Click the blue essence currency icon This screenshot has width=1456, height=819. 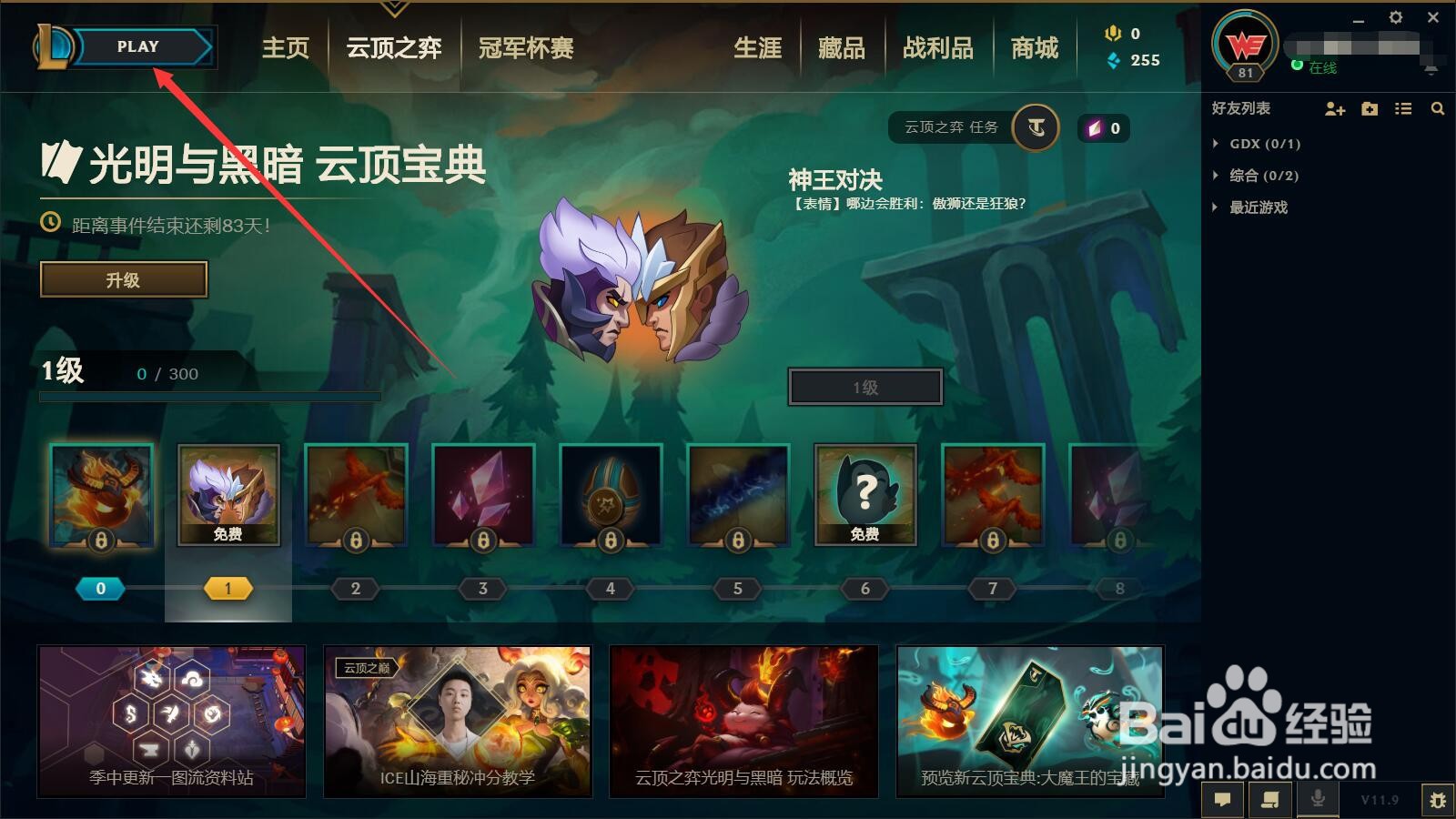point(1111,60)
